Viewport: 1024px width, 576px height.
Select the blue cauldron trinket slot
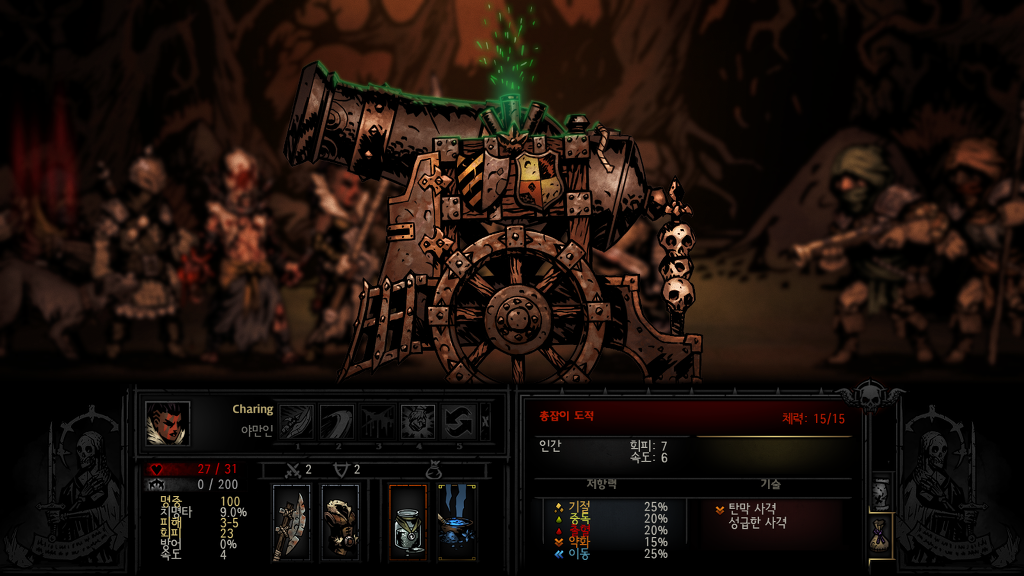pos(457,521)
